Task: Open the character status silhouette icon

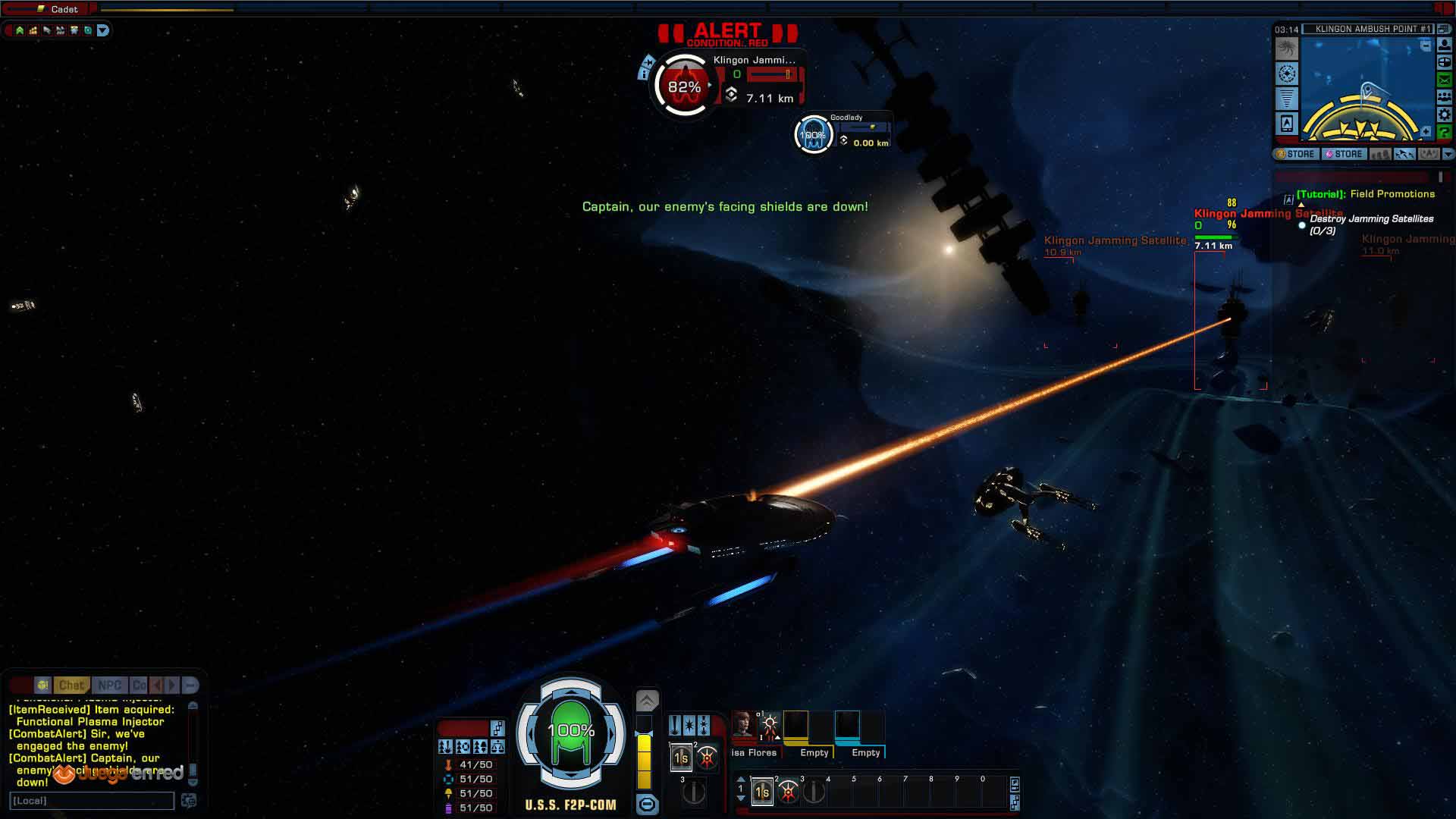Action: [x=1445, y=45]
